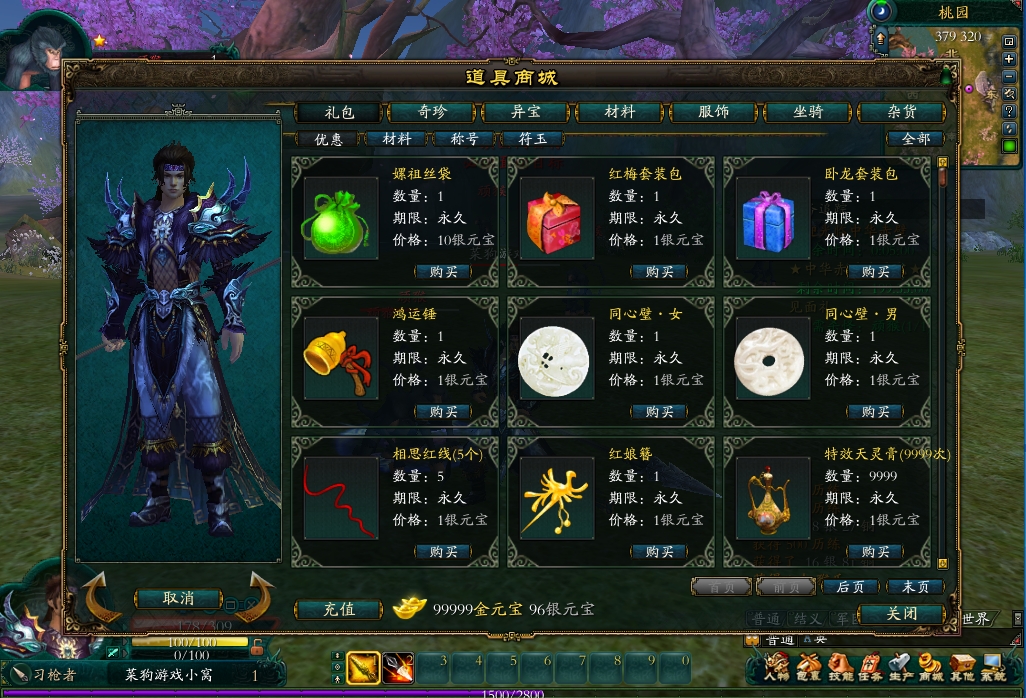The width and height of the screenshot is (1026, 698).
Task: Switch to the 奇珍 shop category tab
Action: pos(432,112)
